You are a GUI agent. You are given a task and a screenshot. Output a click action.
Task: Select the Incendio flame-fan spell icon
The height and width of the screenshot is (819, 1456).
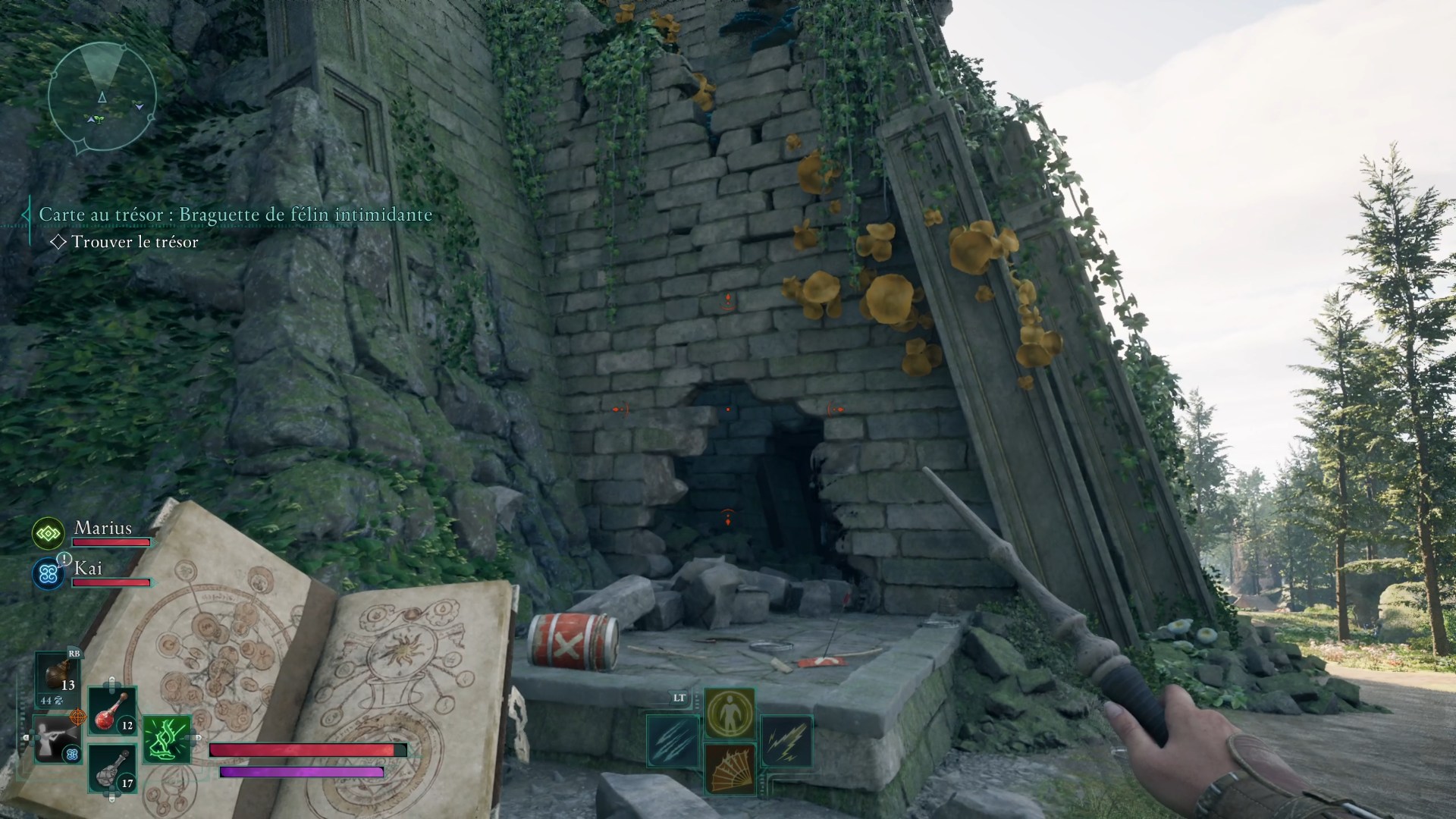pyautogui.click(x=730, y=772)
